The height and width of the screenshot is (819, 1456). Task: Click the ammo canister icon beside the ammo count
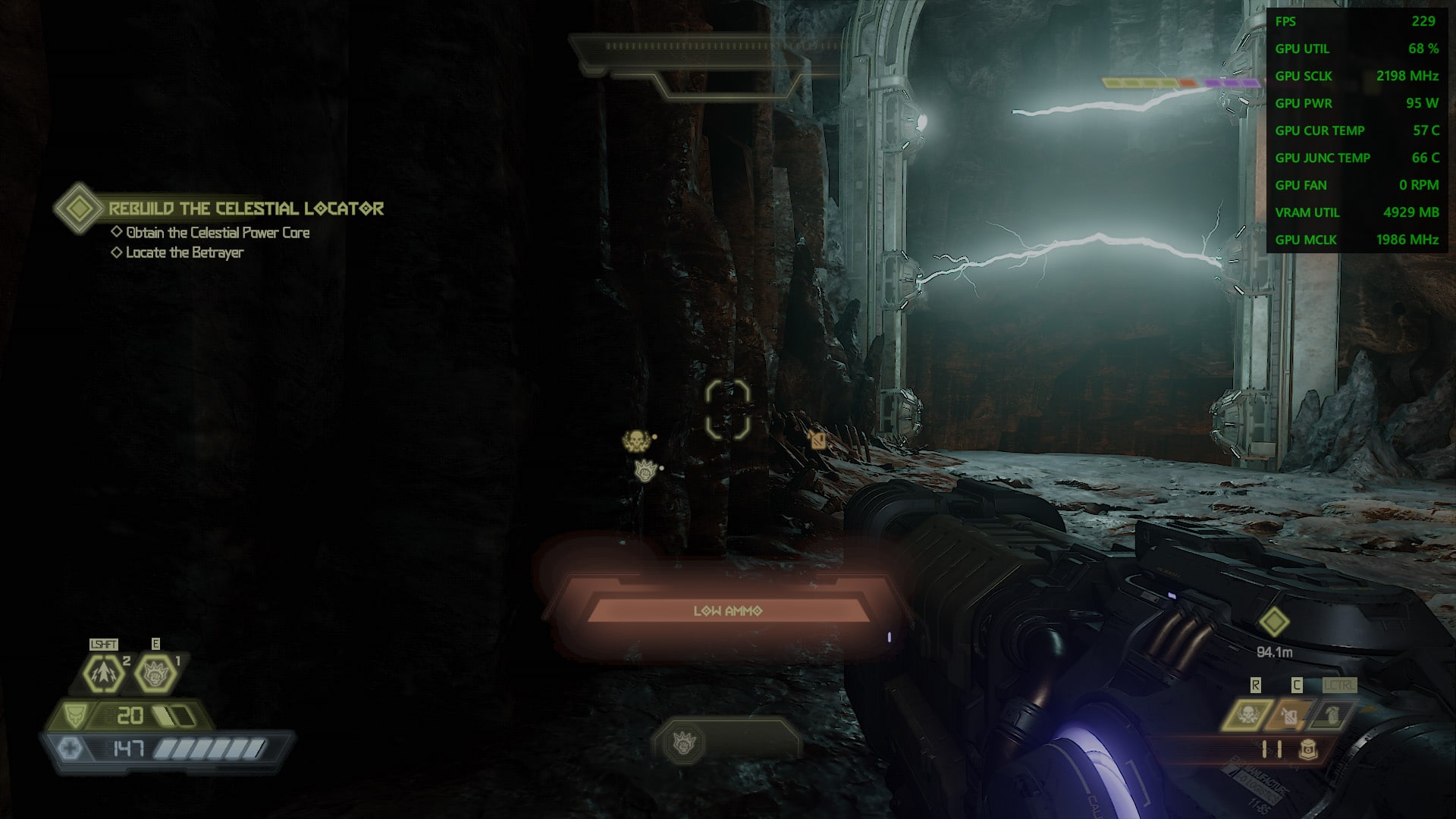1307,749
